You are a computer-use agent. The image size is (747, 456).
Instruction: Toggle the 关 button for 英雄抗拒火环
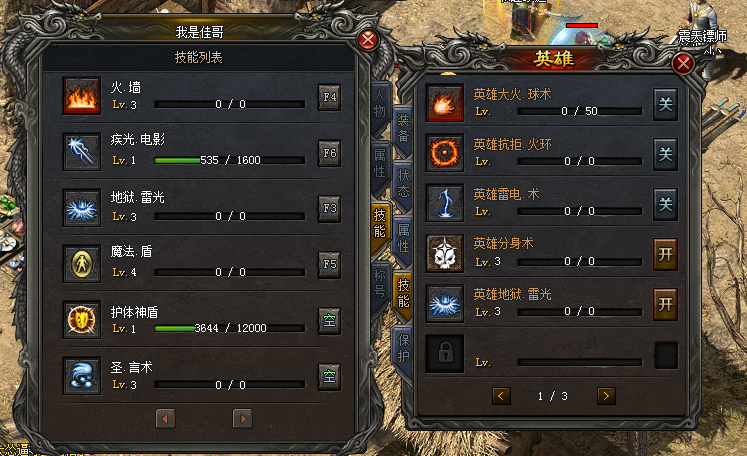[665, 153]
